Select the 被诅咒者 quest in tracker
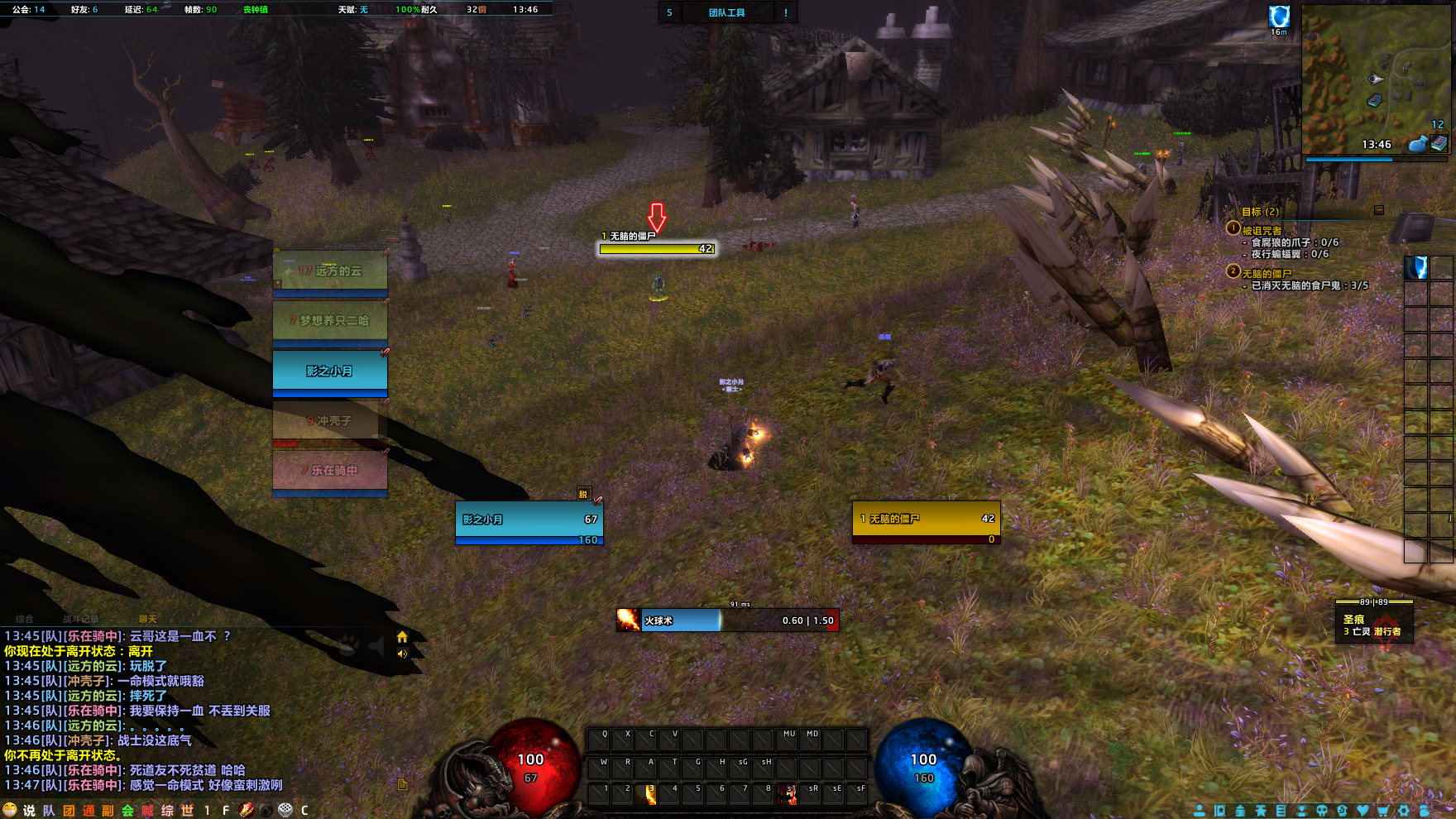 click(1262, 231)
